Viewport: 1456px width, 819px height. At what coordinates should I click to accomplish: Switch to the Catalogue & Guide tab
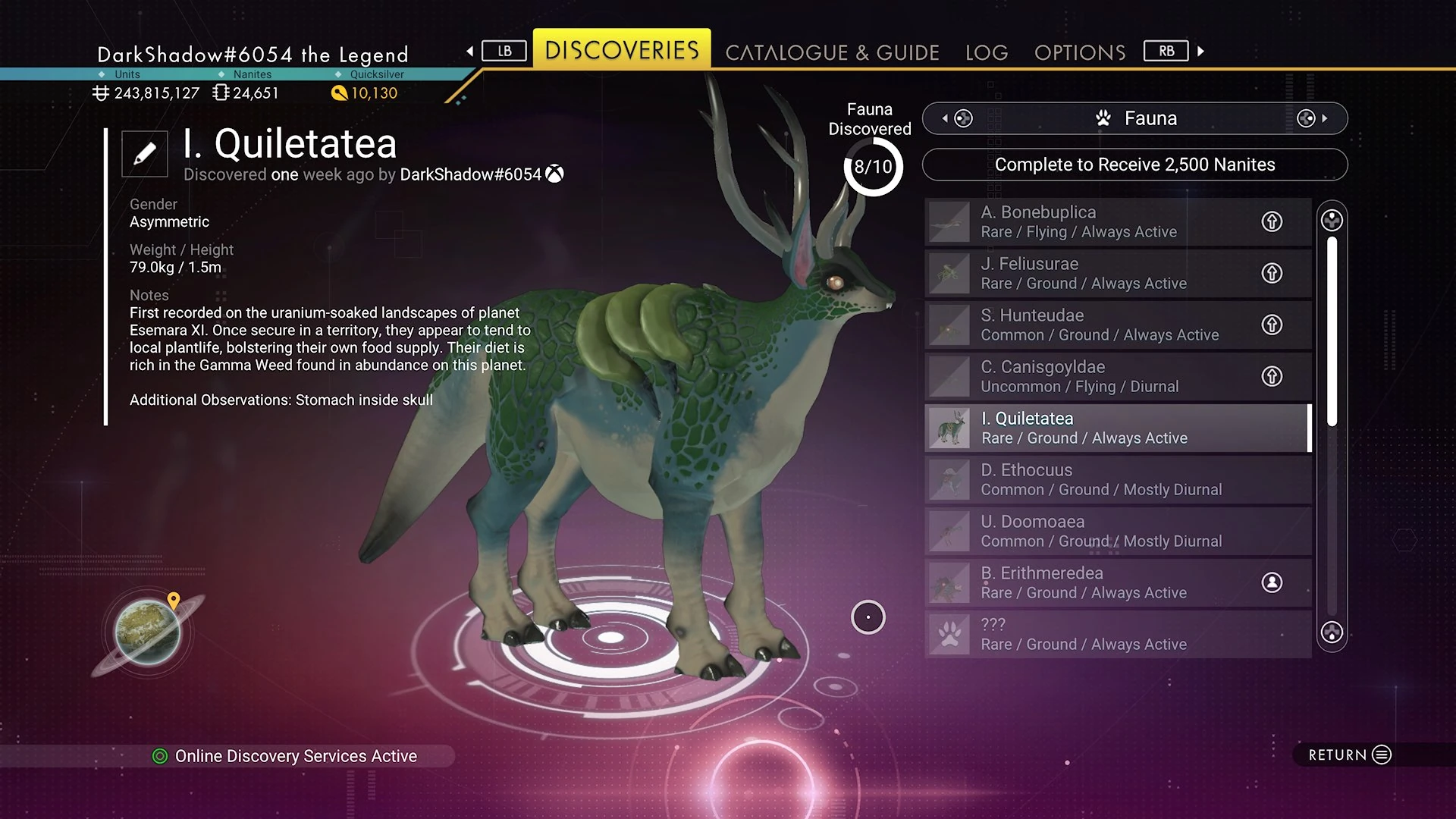[832, 52]
